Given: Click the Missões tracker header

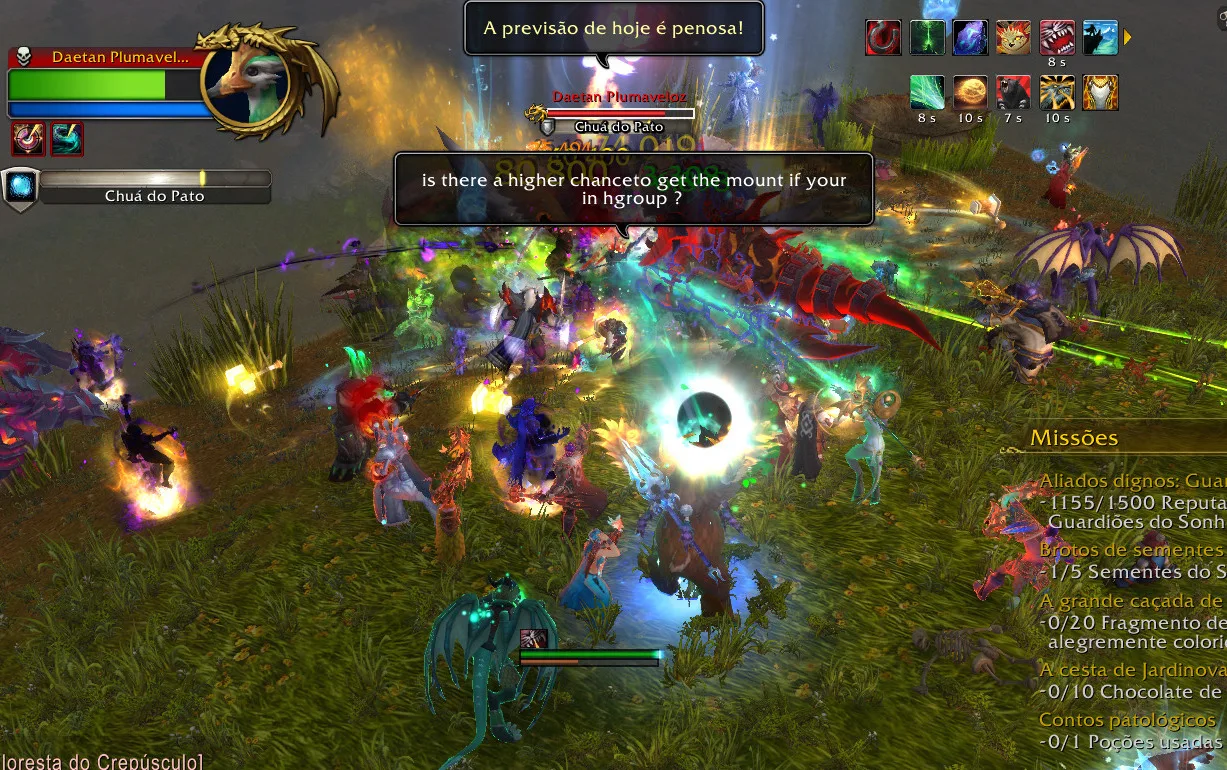Looking at the screenshot, I should tap(1075, 438).
